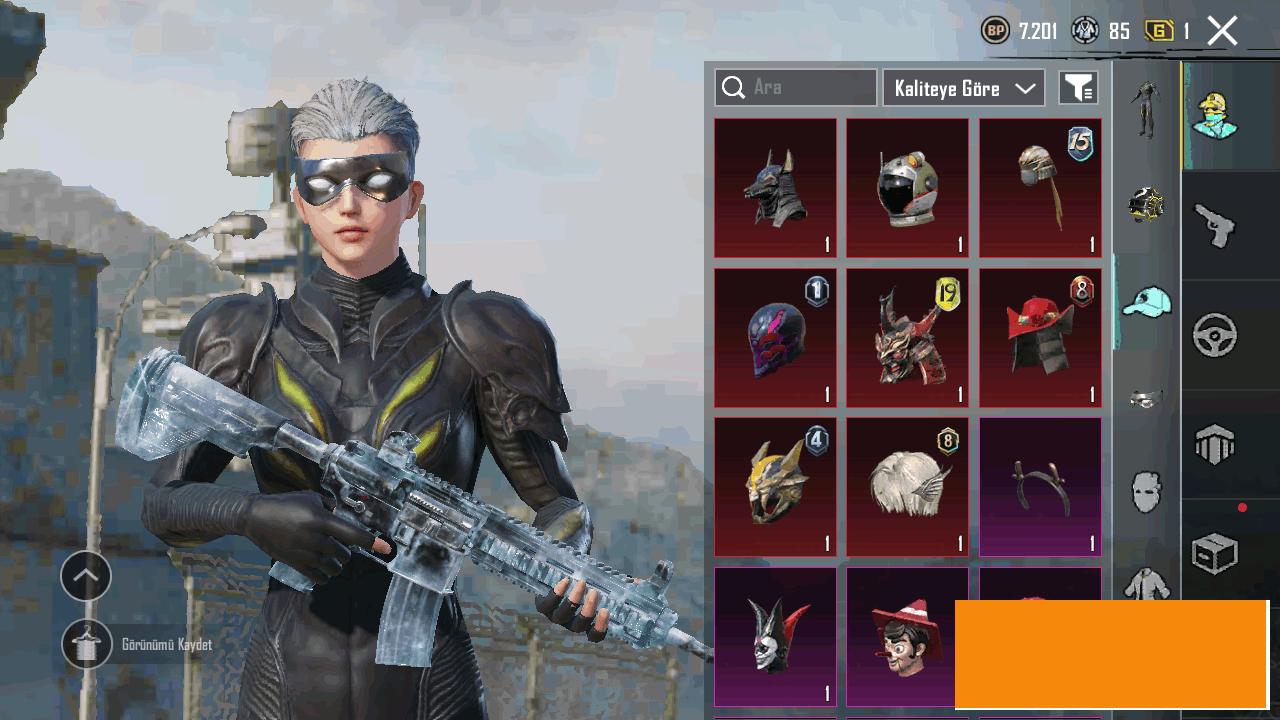
Task: Switch to the pistol weapons tab
Action: pyautogui.click(x=1215, y=226)
